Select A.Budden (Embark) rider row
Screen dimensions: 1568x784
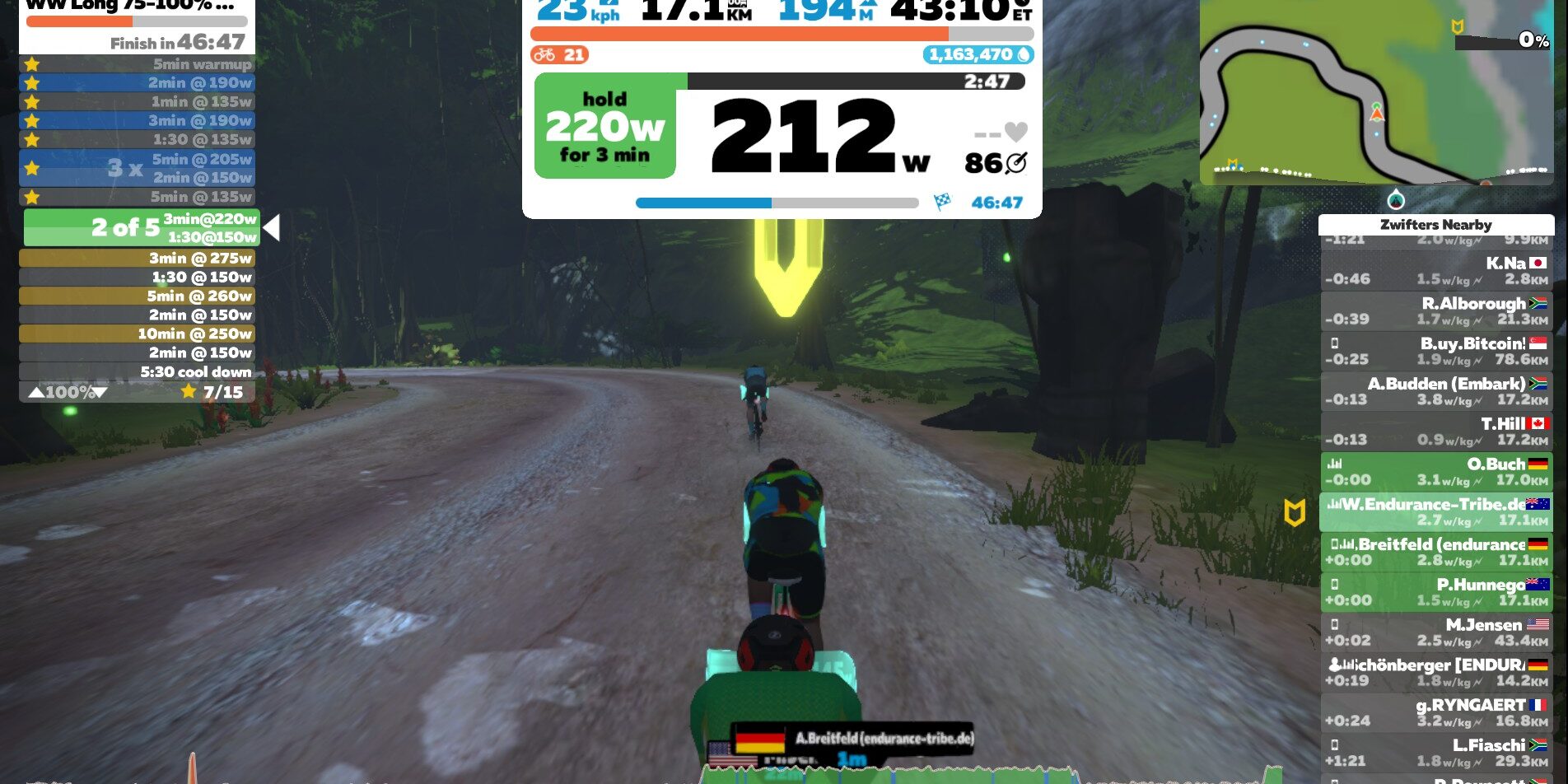coord(1436,392)
